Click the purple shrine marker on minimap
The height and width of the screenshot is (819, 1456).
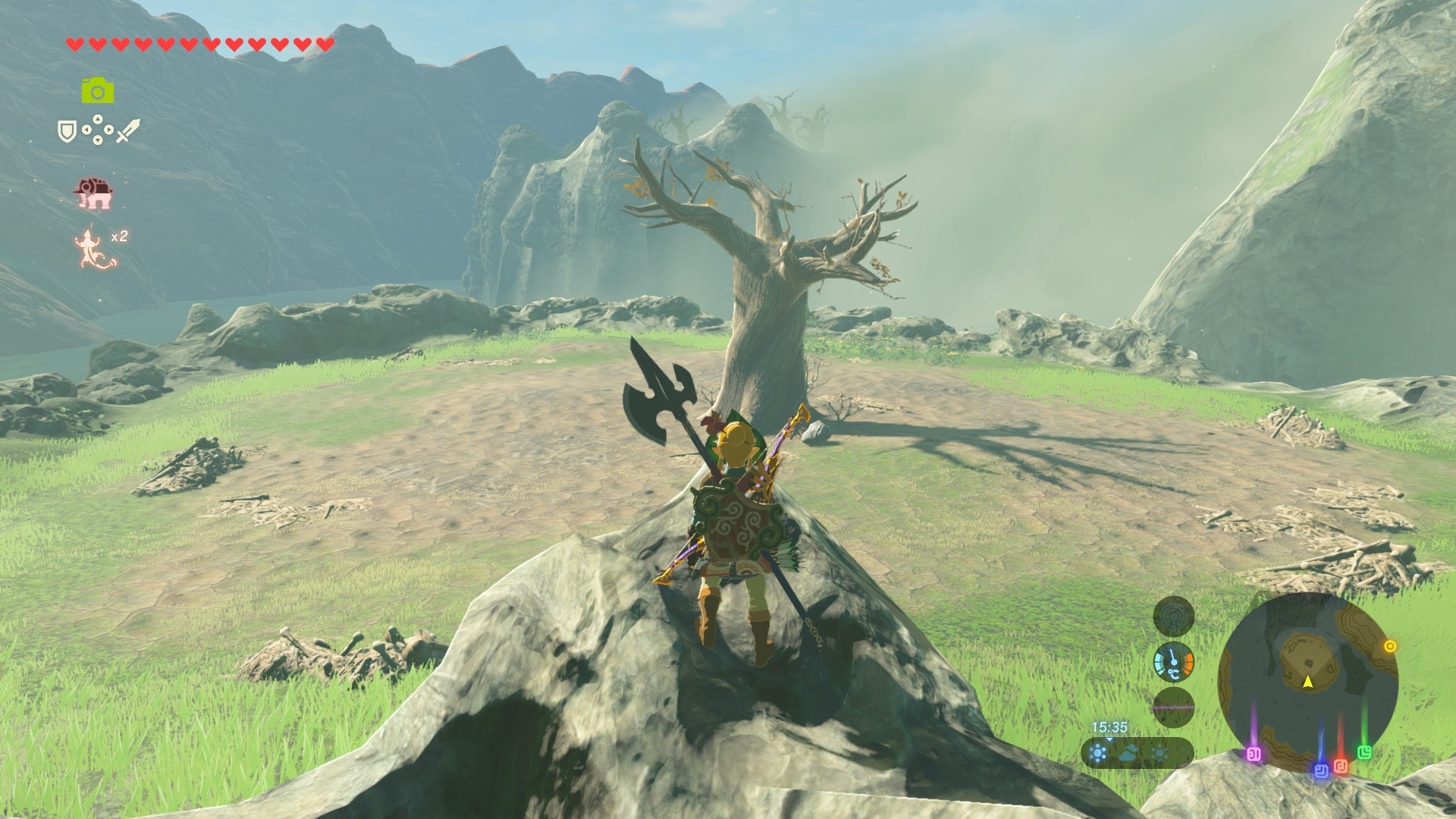click(x=1254, y=754)
